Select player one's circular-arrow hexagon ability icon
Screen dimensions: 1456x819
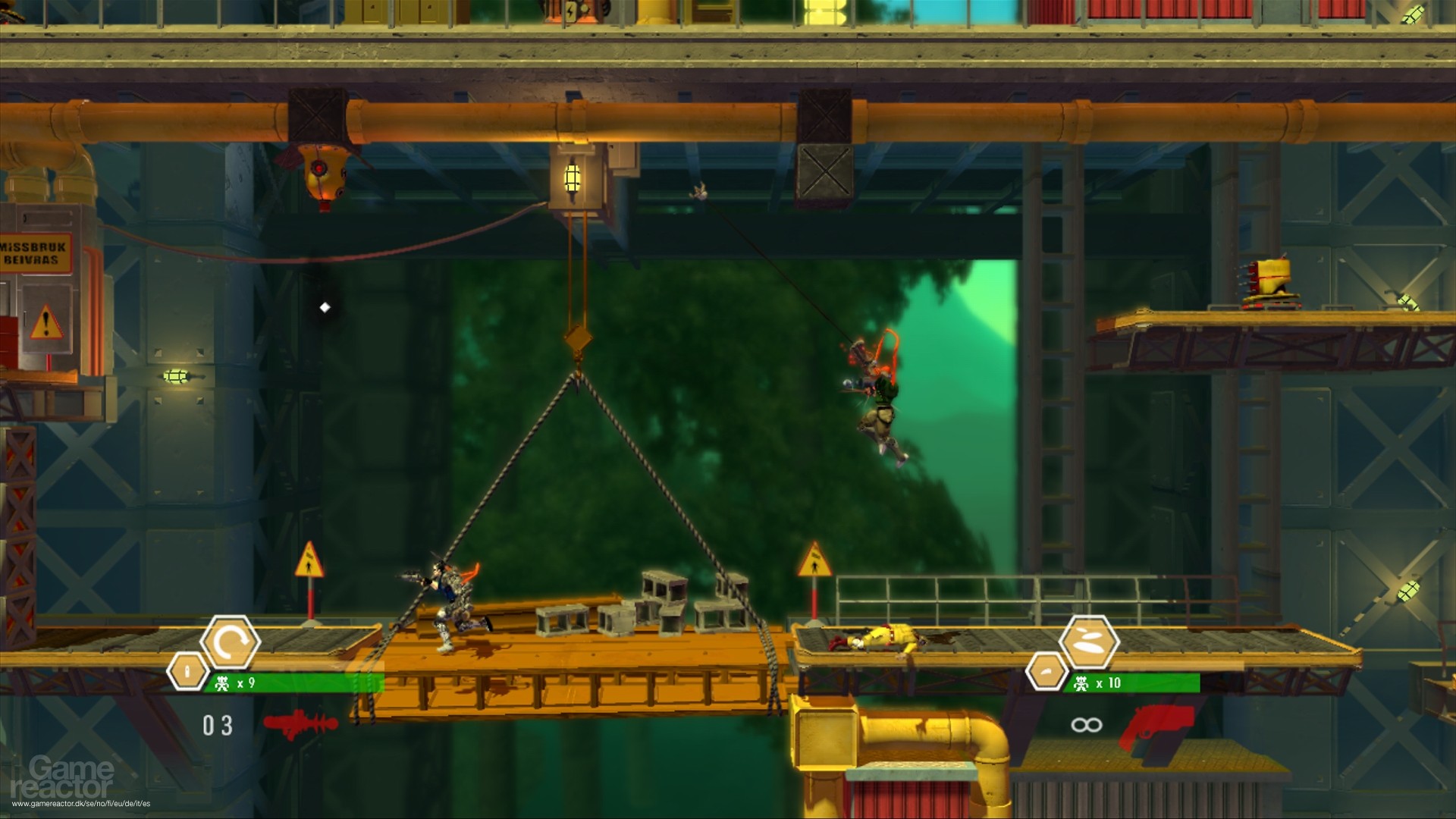231,642
